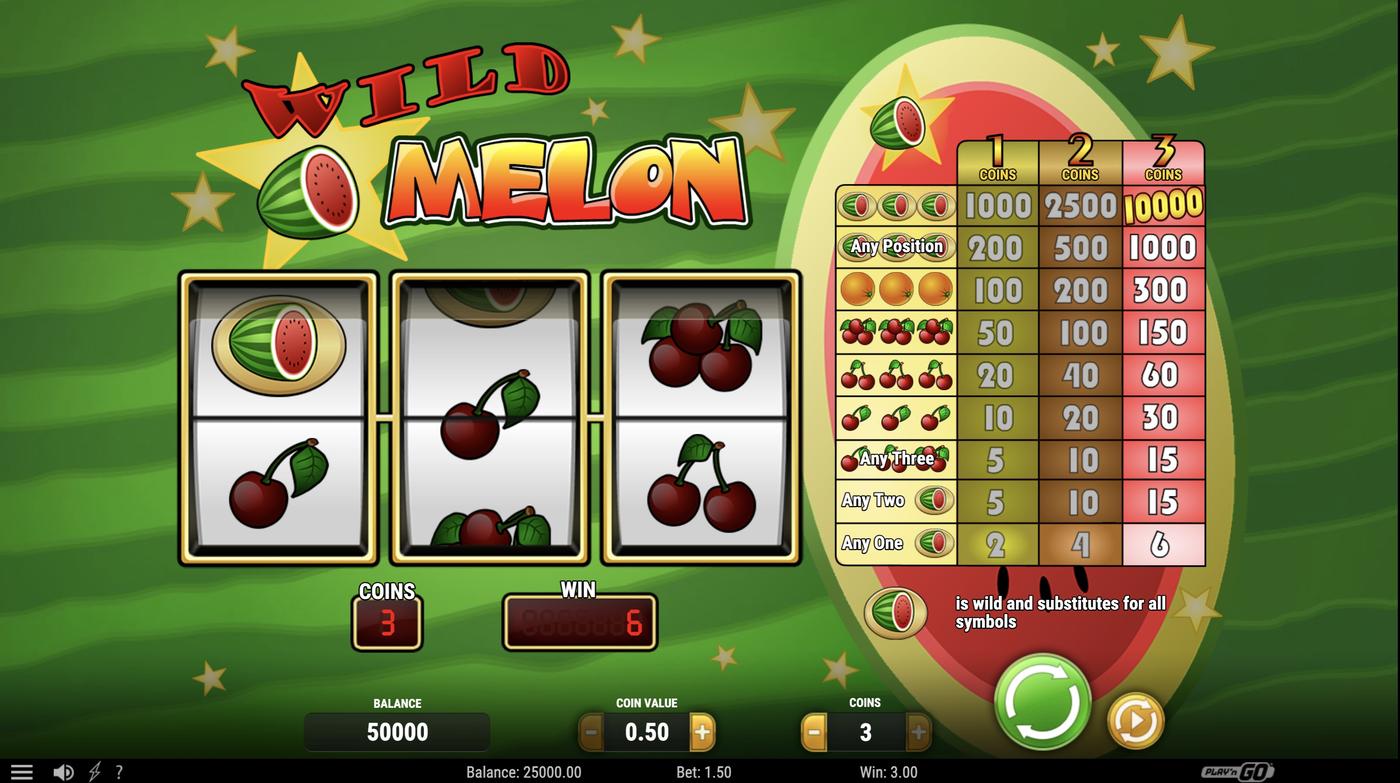
Task: Mute the game sound via the speaker icon
Action: (x=64, y=771)
